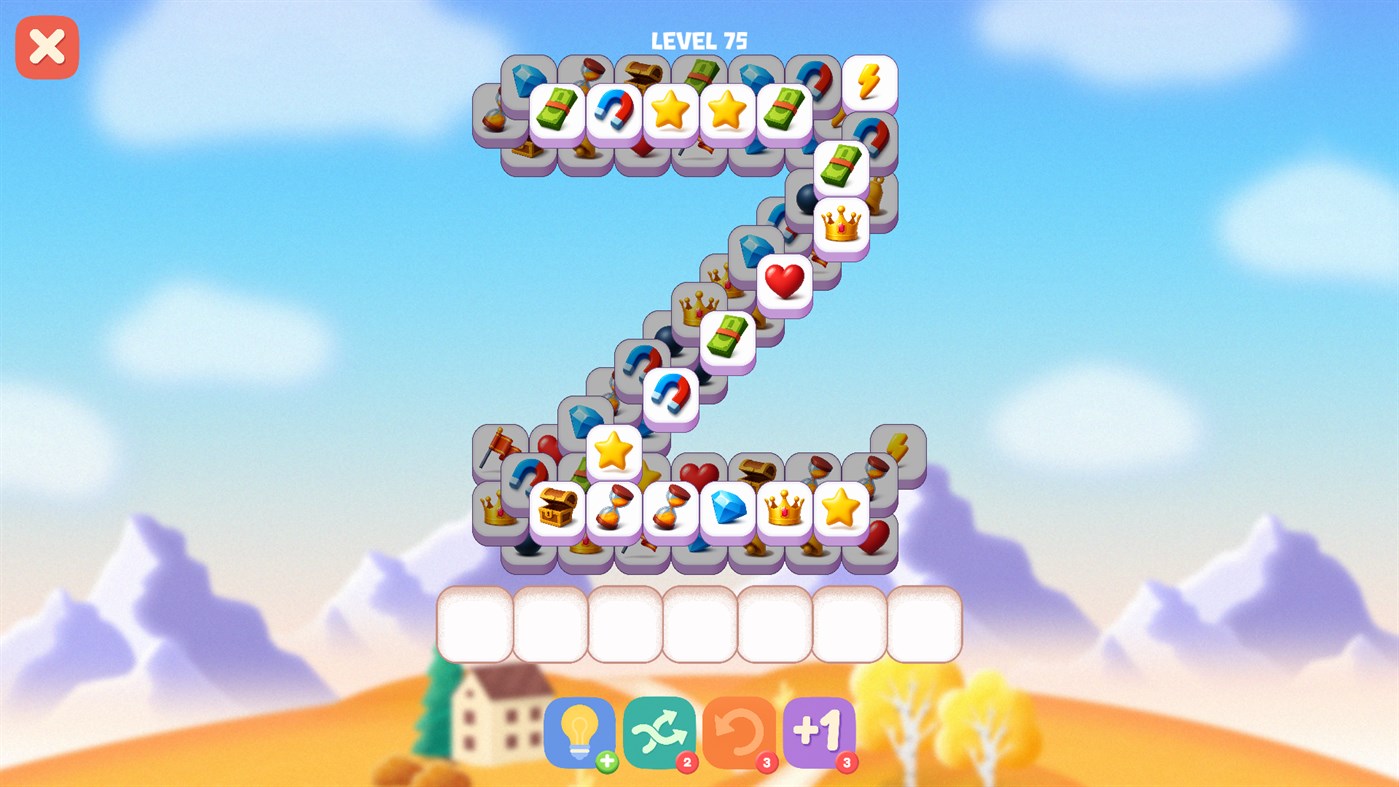Click the money tile below the lightning bolt
The width and height of the screenshot is (1399, 787).
838,168
